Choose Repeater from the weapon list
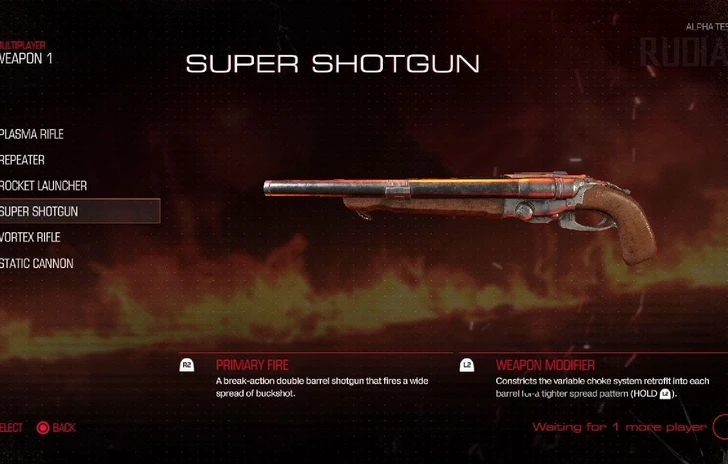Image resolution: width=728 pixels, height=464 pixels. pos(24,160)
